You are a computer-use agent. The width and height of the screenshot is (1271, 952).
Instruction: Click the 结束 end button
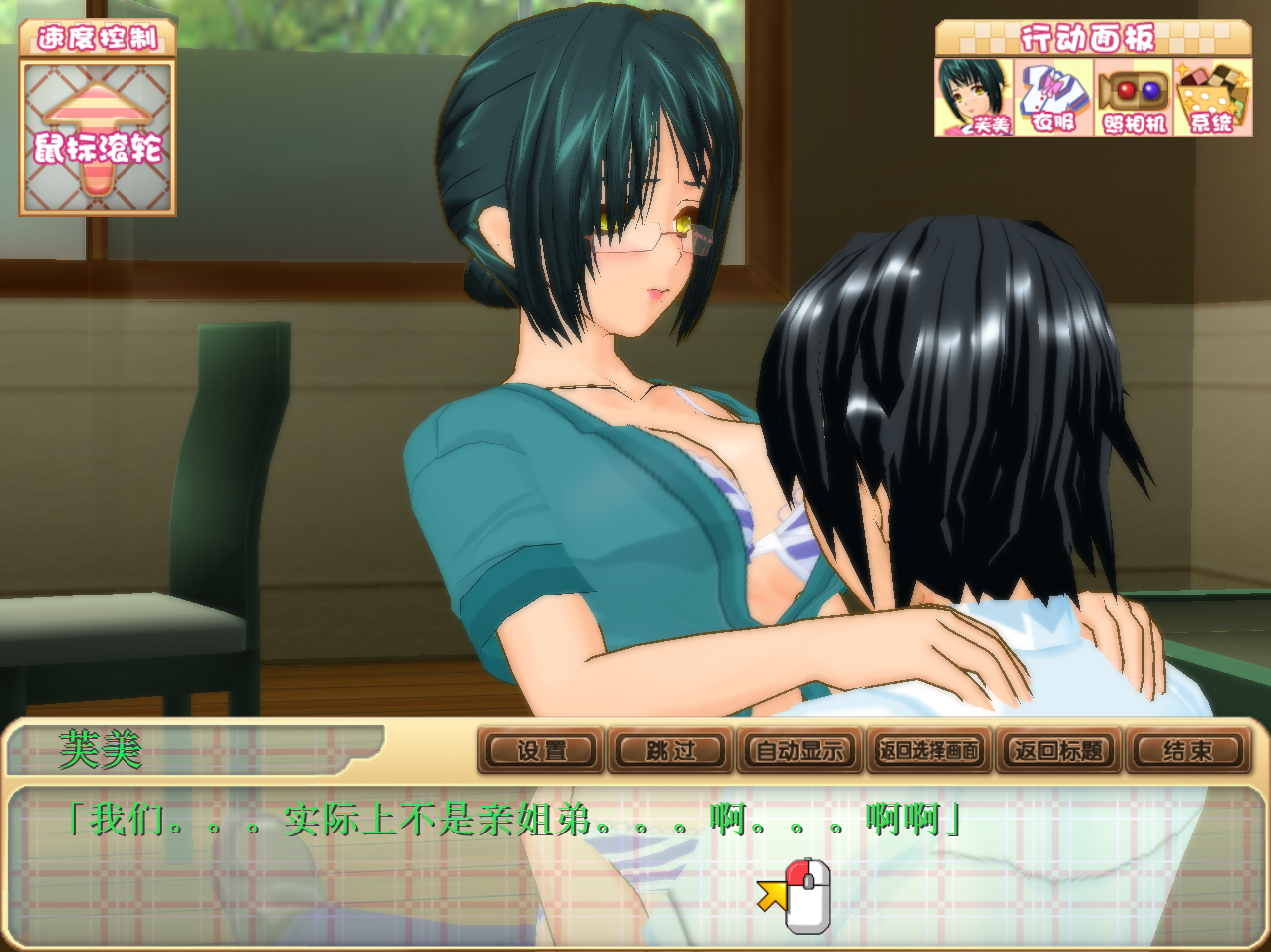coord(1187,751)
